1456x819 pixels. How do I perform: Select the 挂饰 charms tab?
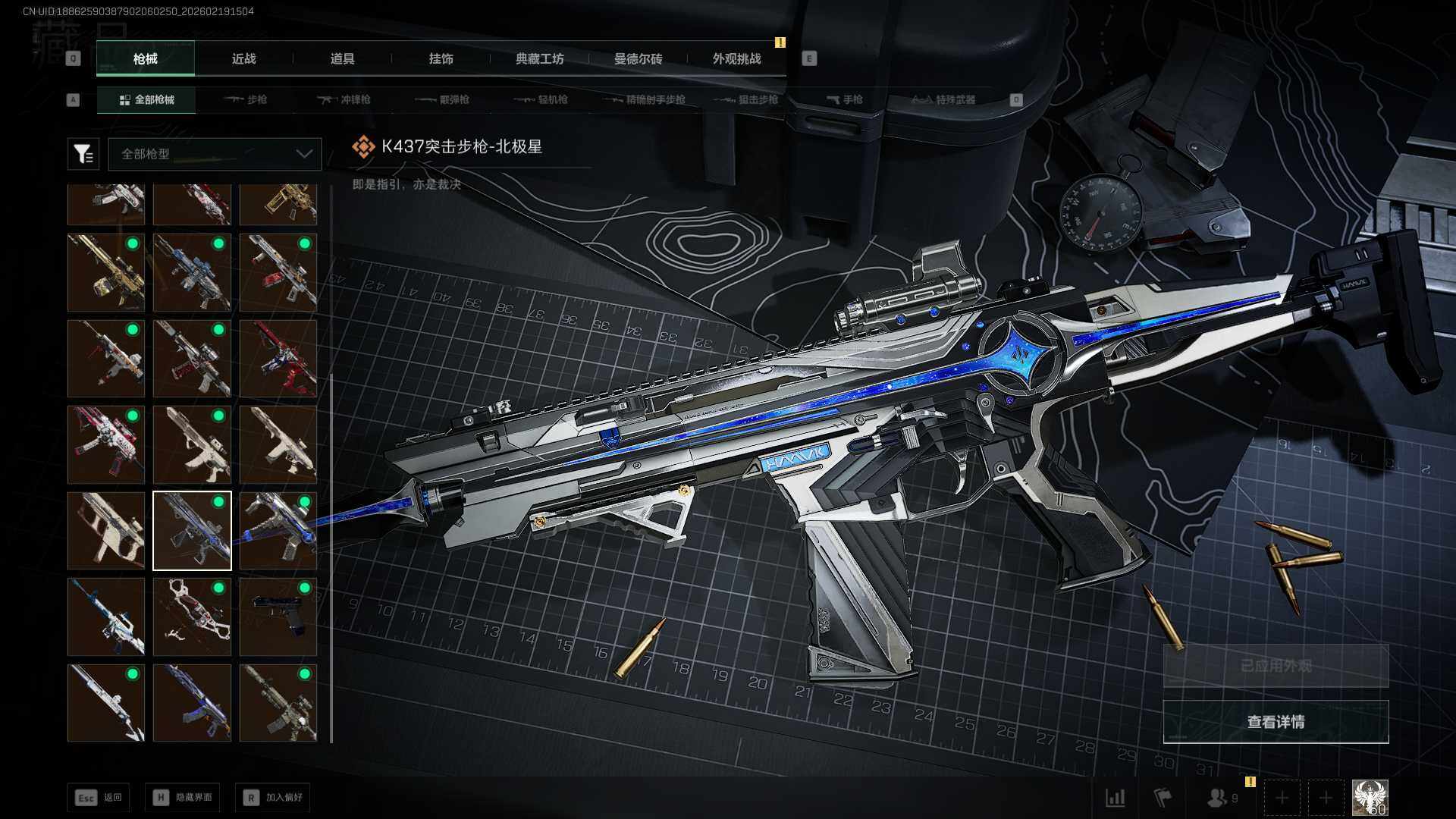click(x=441, y=59)
